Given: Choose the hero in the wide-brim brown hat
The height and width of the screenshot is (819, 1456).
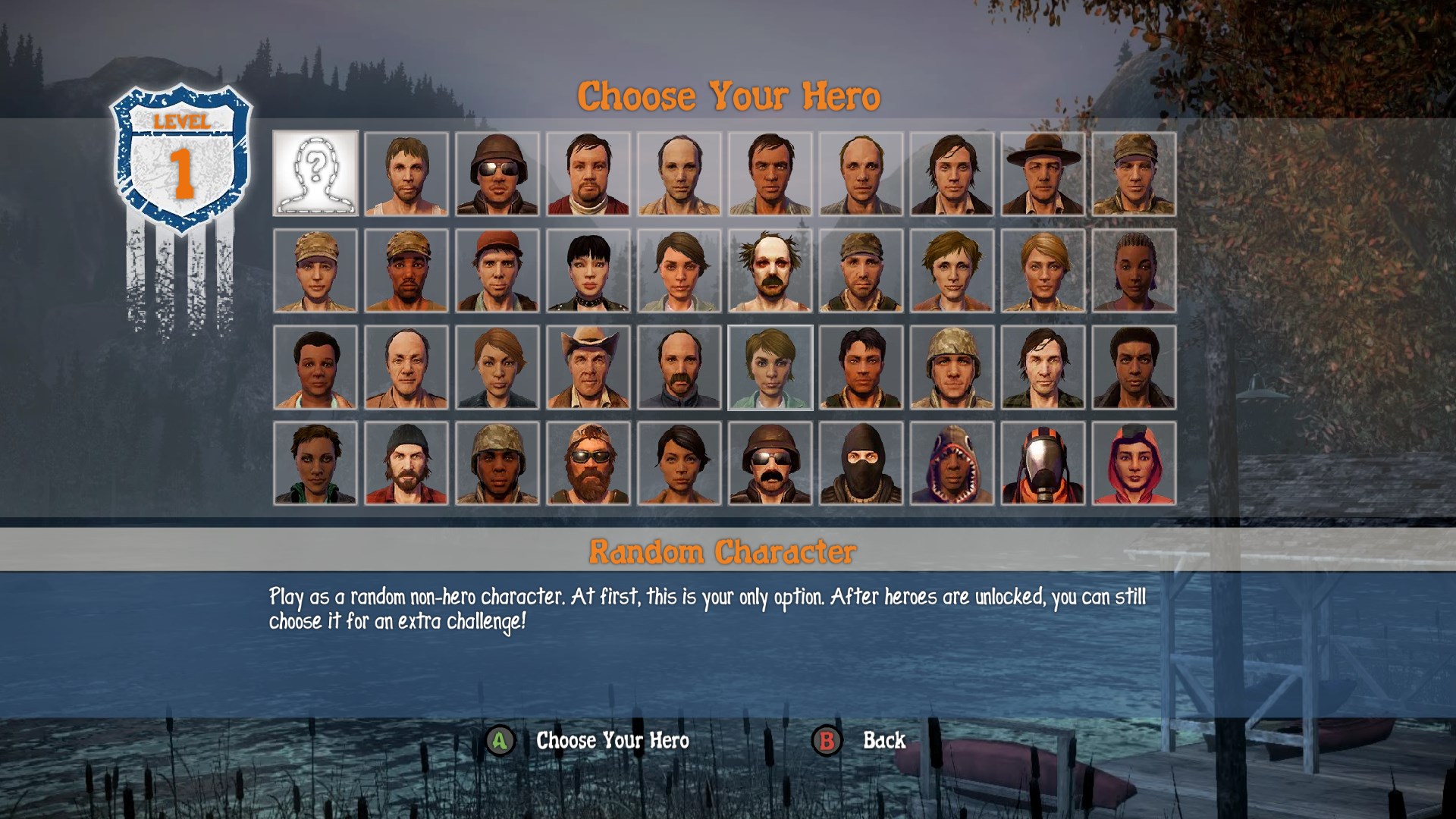Looking at the screenshot, I should pyautogui.click(x=1043, y=174).
